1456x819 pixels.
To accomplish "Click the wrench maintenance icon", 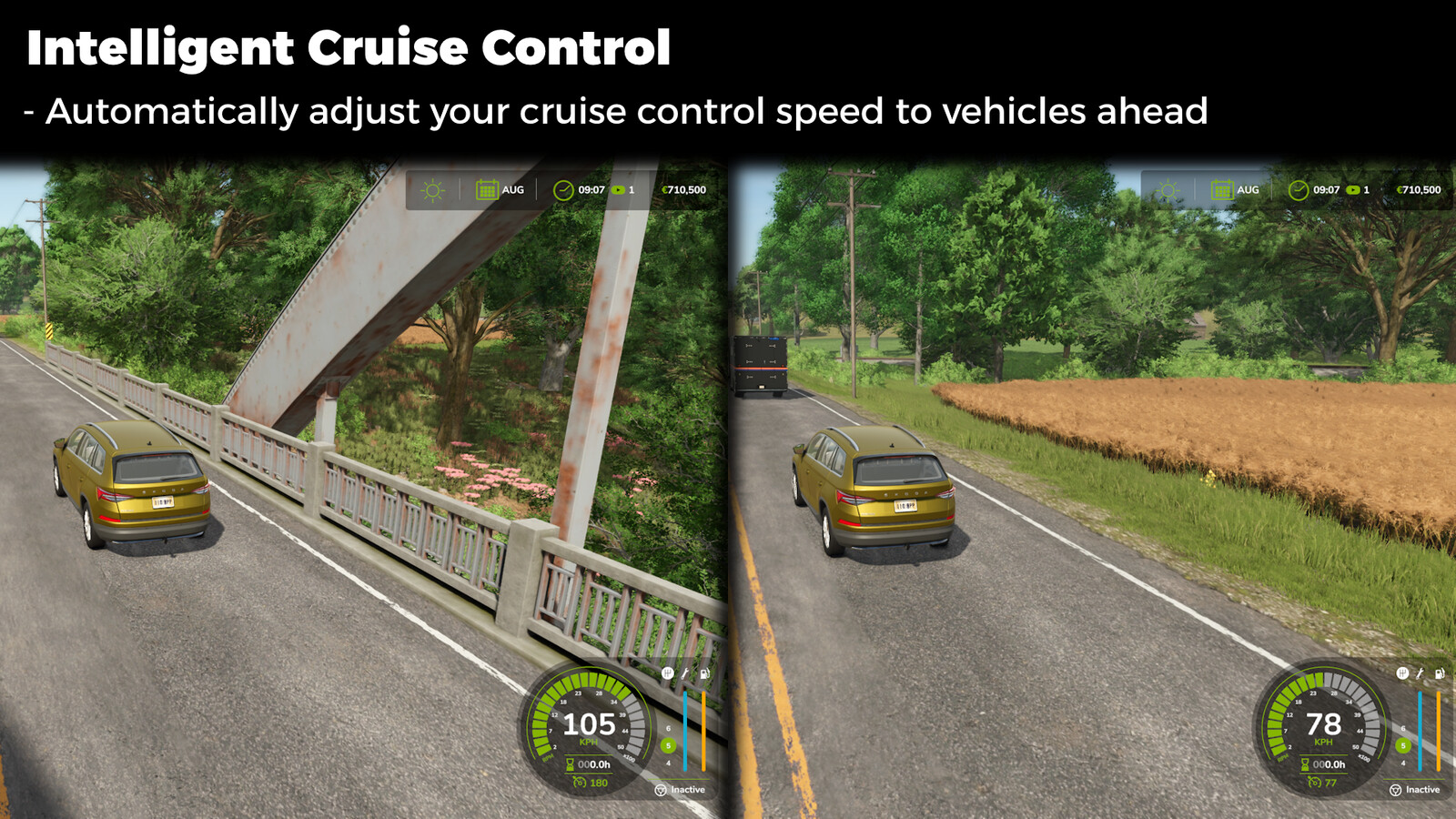I will click(686, 675).
